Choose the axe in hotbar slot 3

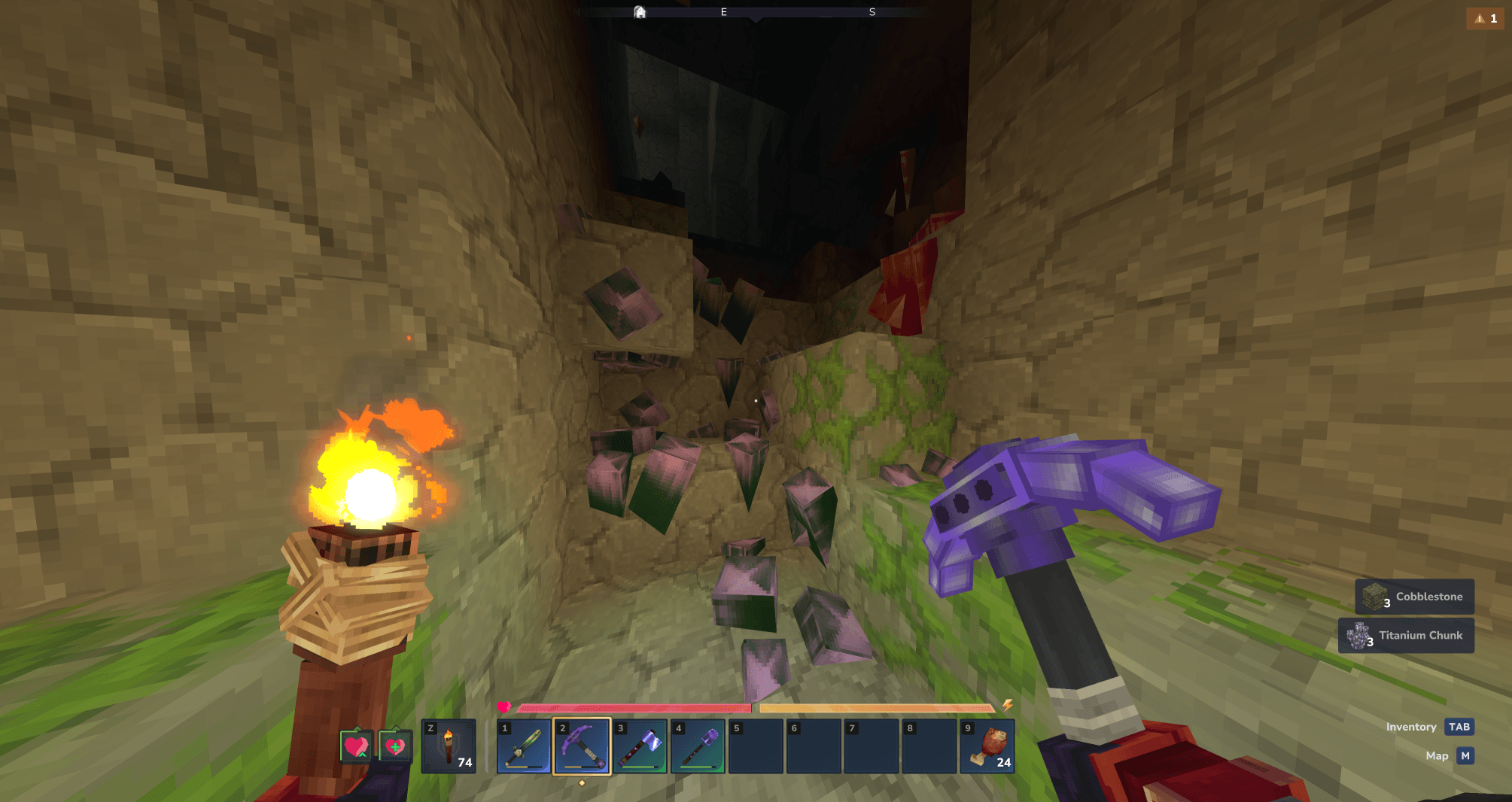640,746
